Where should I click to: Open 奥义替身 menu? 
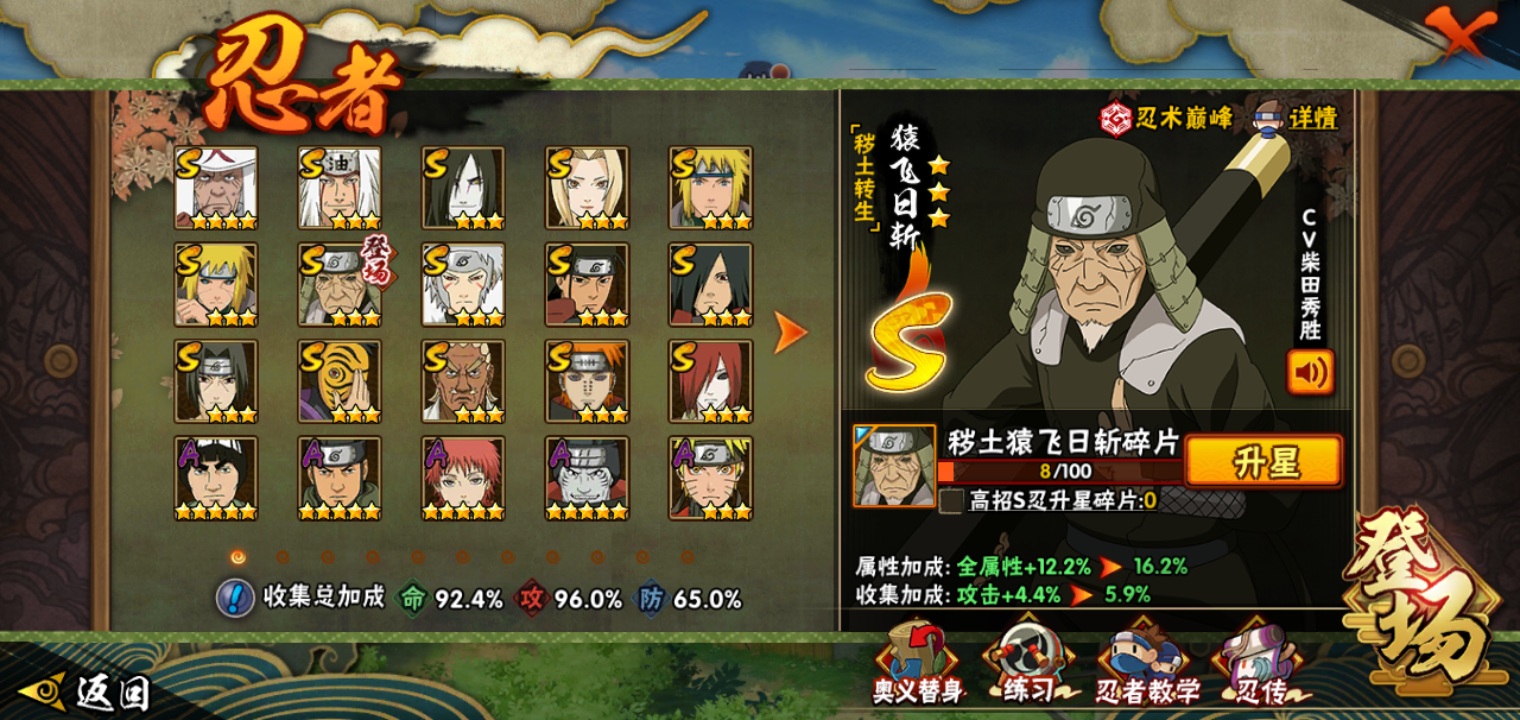click(916, 662)
